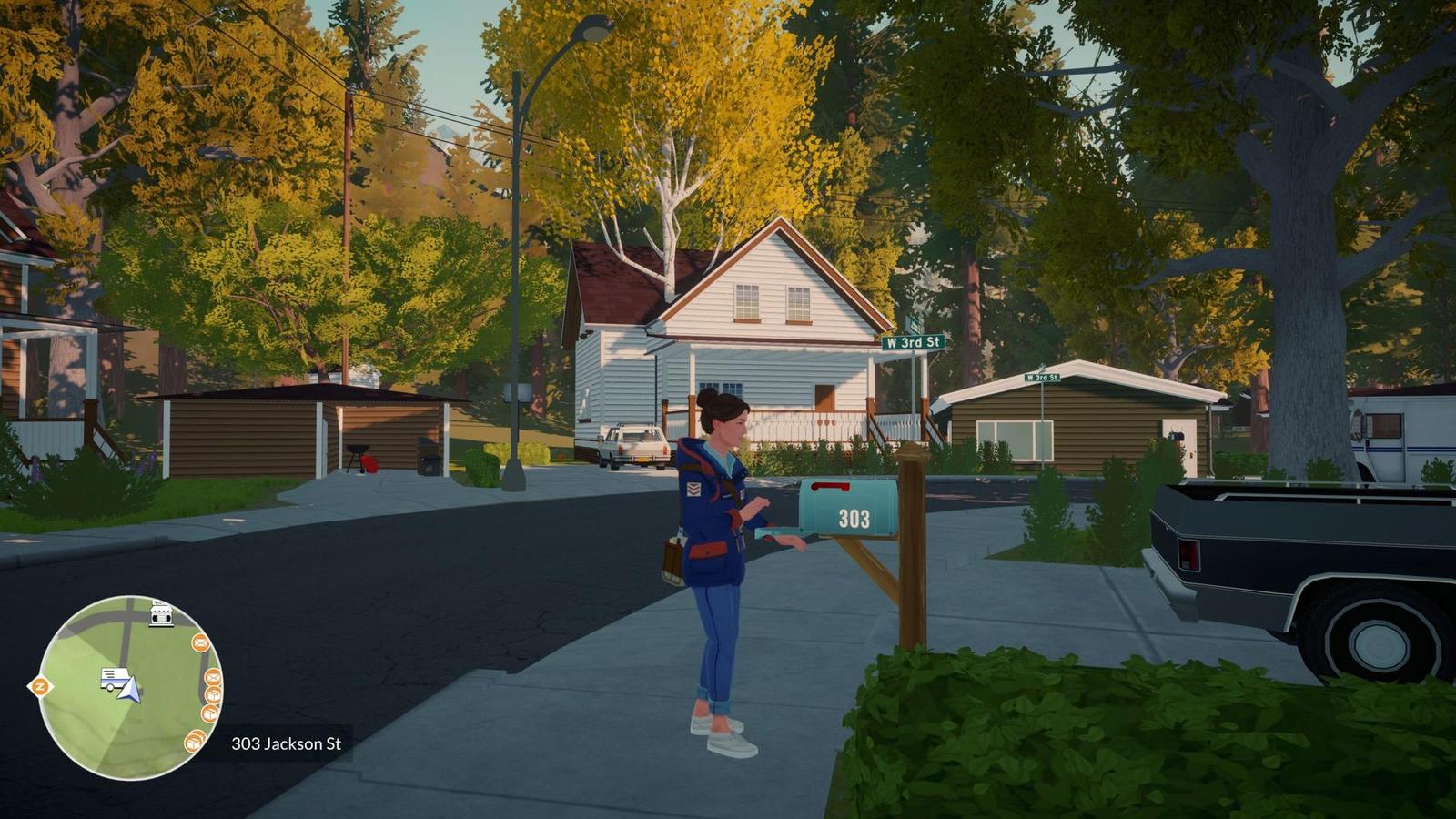Viewport: 1456px width, 819px height.
Task: Select the shop storefront icon on the minimap
Action: pyautogui.click(x=161, y=615)
